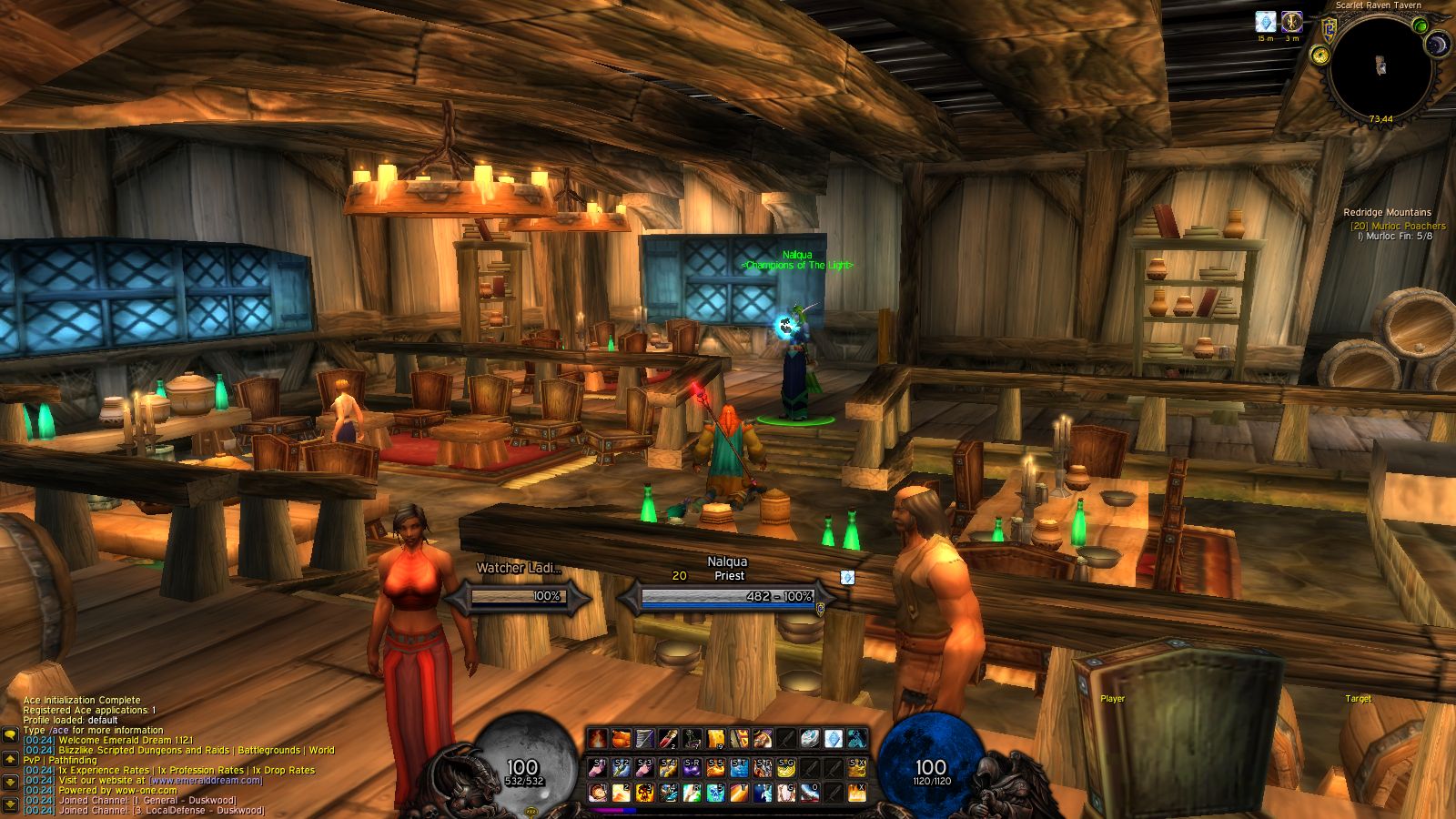Click the 15-minute buff icon near the minimap
This screenshot has height=819, width=1456.
[x=1266, y=22]
